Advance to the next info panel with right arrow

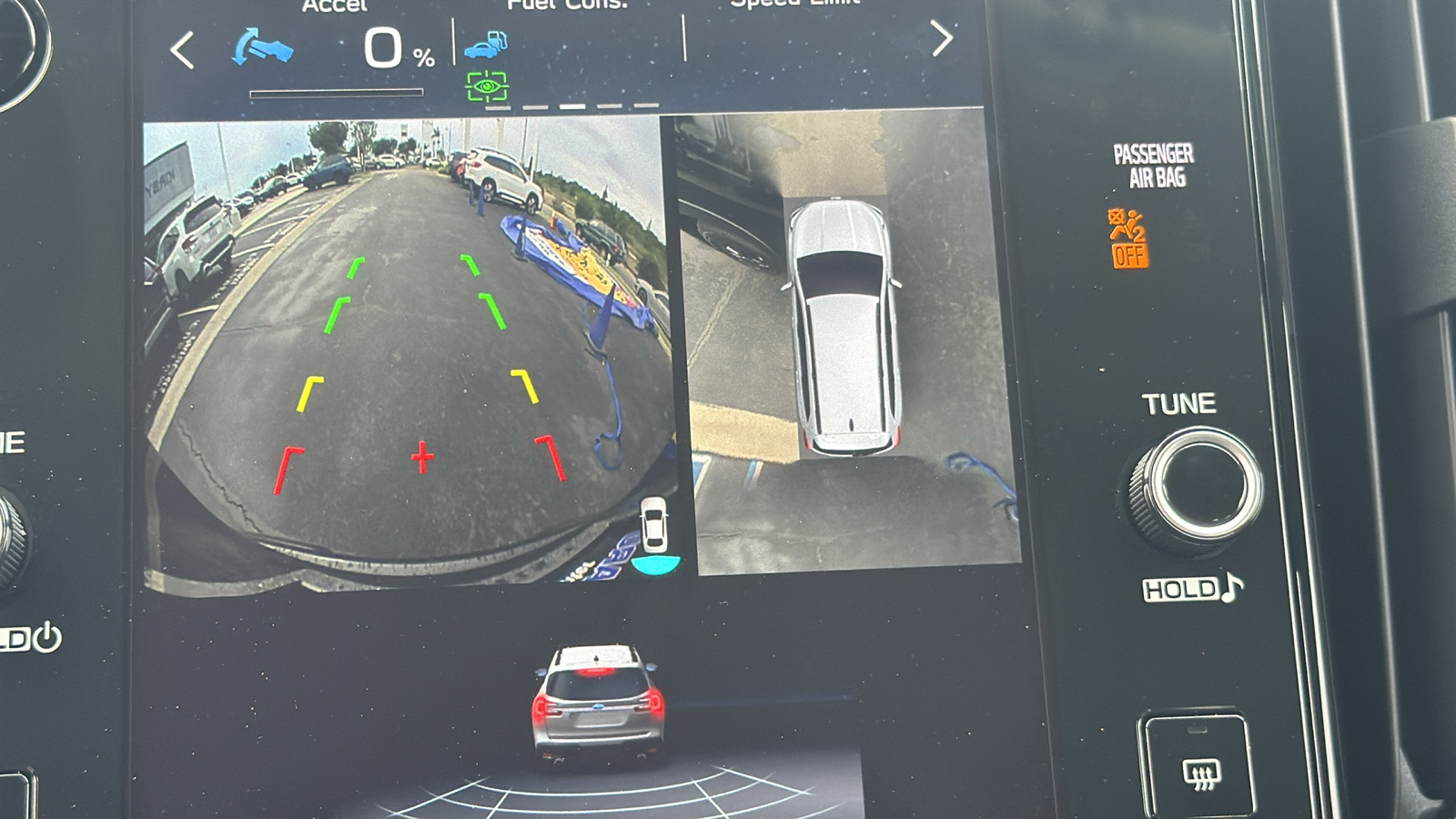(x=941, y=39)
